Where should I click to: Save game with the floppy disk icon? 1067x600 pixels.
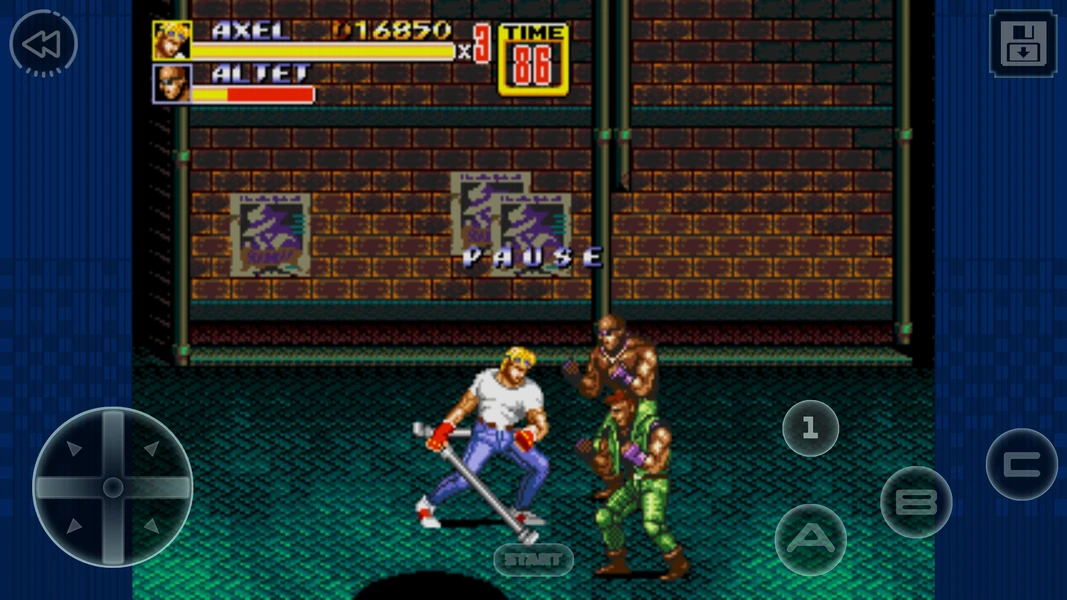(x=1022, y=44)
